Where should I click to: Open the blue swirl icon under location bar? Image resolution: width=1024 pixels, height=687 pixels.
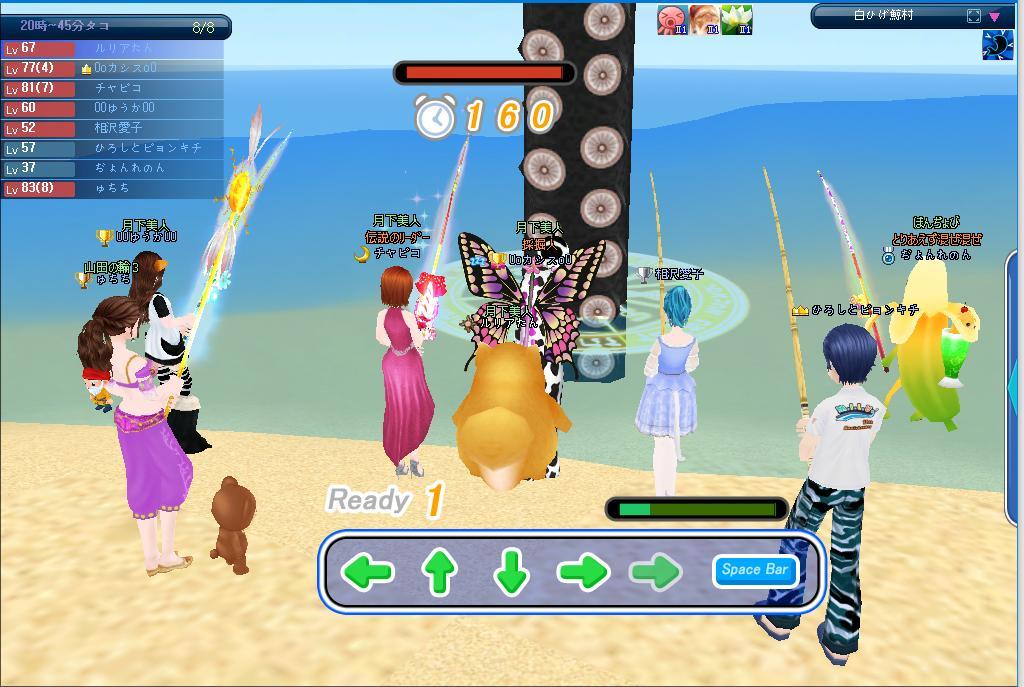click(x=997, y=45)
